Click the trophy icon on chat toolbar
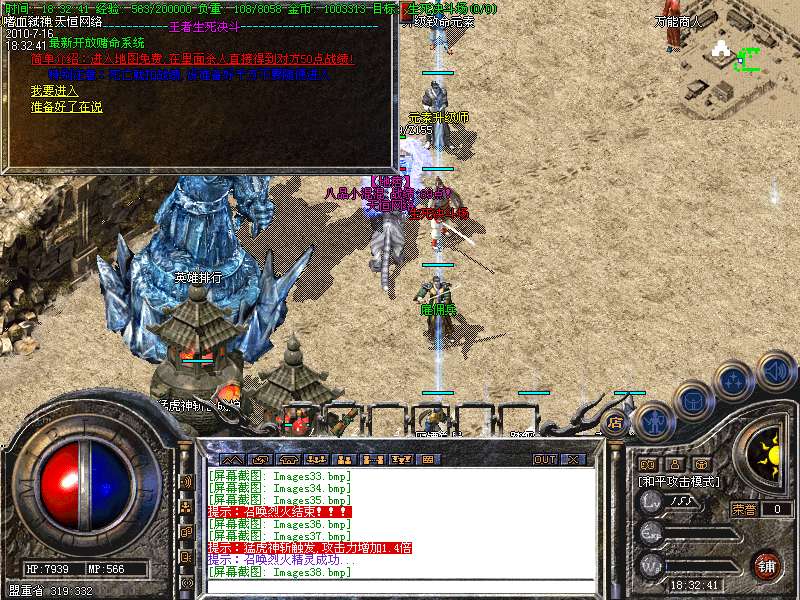Viewport: 800px width, 600px height. click(x=401, y=459)
